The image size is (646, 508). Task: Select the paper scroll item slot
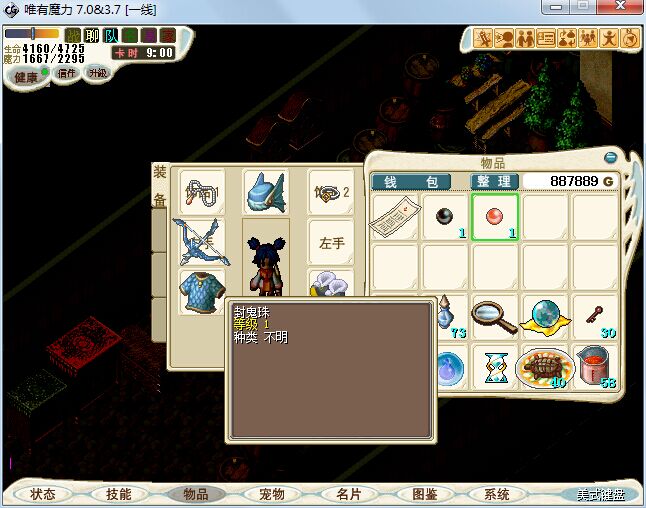click(x=394, y=217)
